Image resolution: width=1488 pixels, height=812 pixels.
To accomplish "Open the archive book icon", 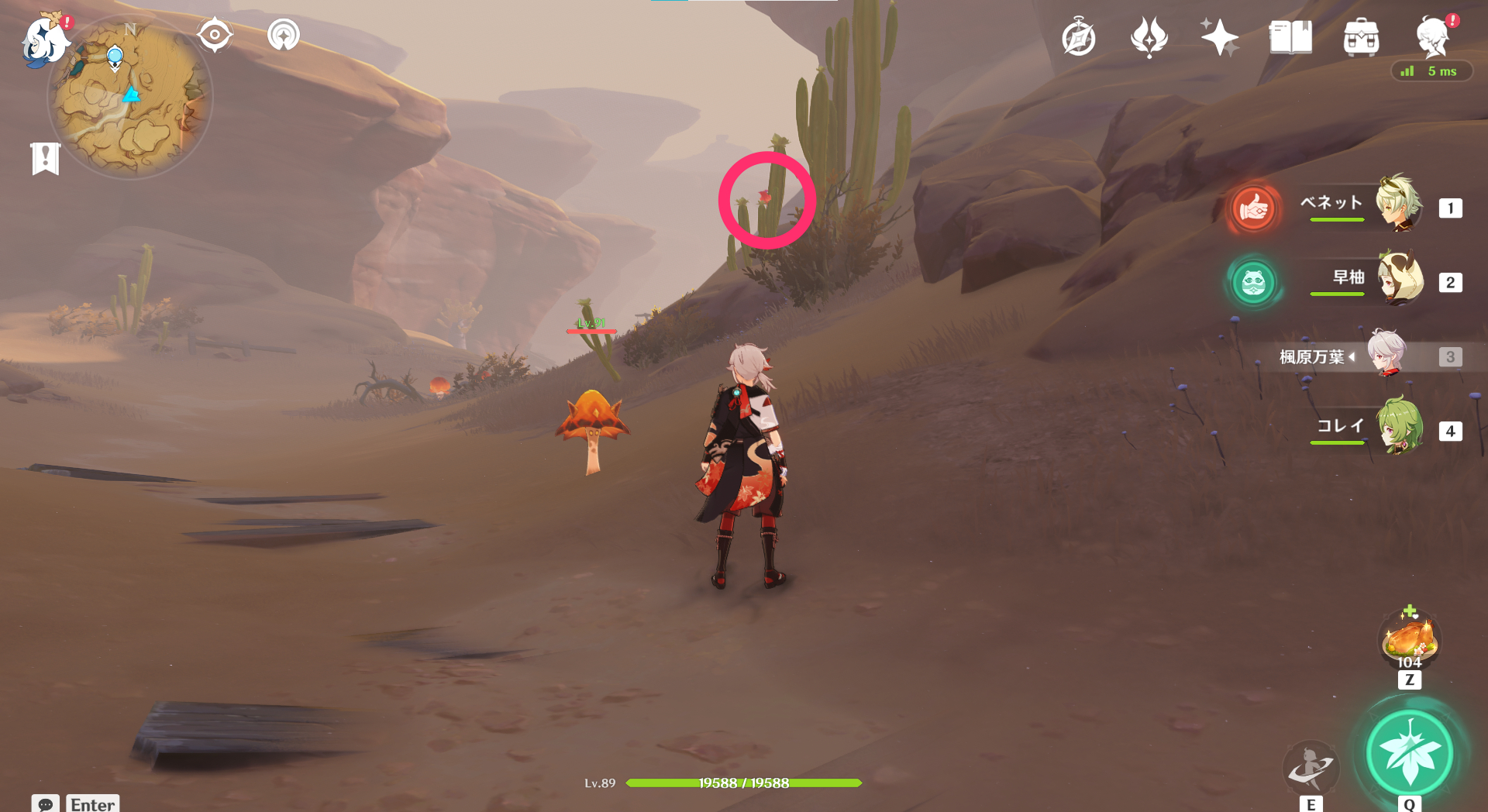I will pyautogui.click(x=1289, y=36).
